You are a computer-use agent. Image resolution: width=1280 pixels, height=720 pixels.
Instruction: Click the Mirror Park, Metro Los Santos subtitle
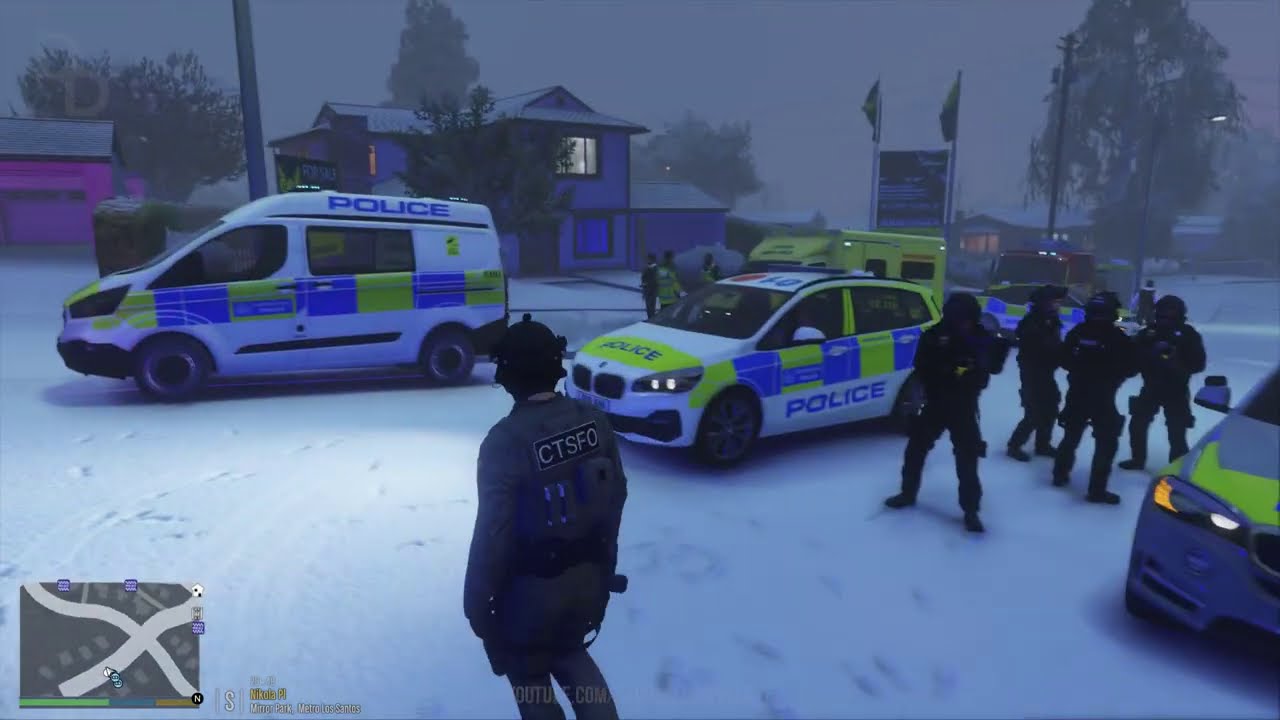click(303, 707)
